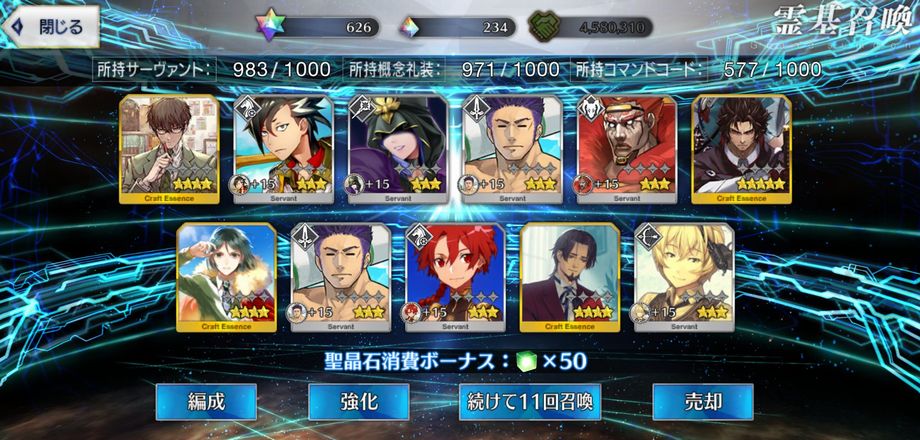
Task: Pick the red-haired Servant card
Action: 455,273
